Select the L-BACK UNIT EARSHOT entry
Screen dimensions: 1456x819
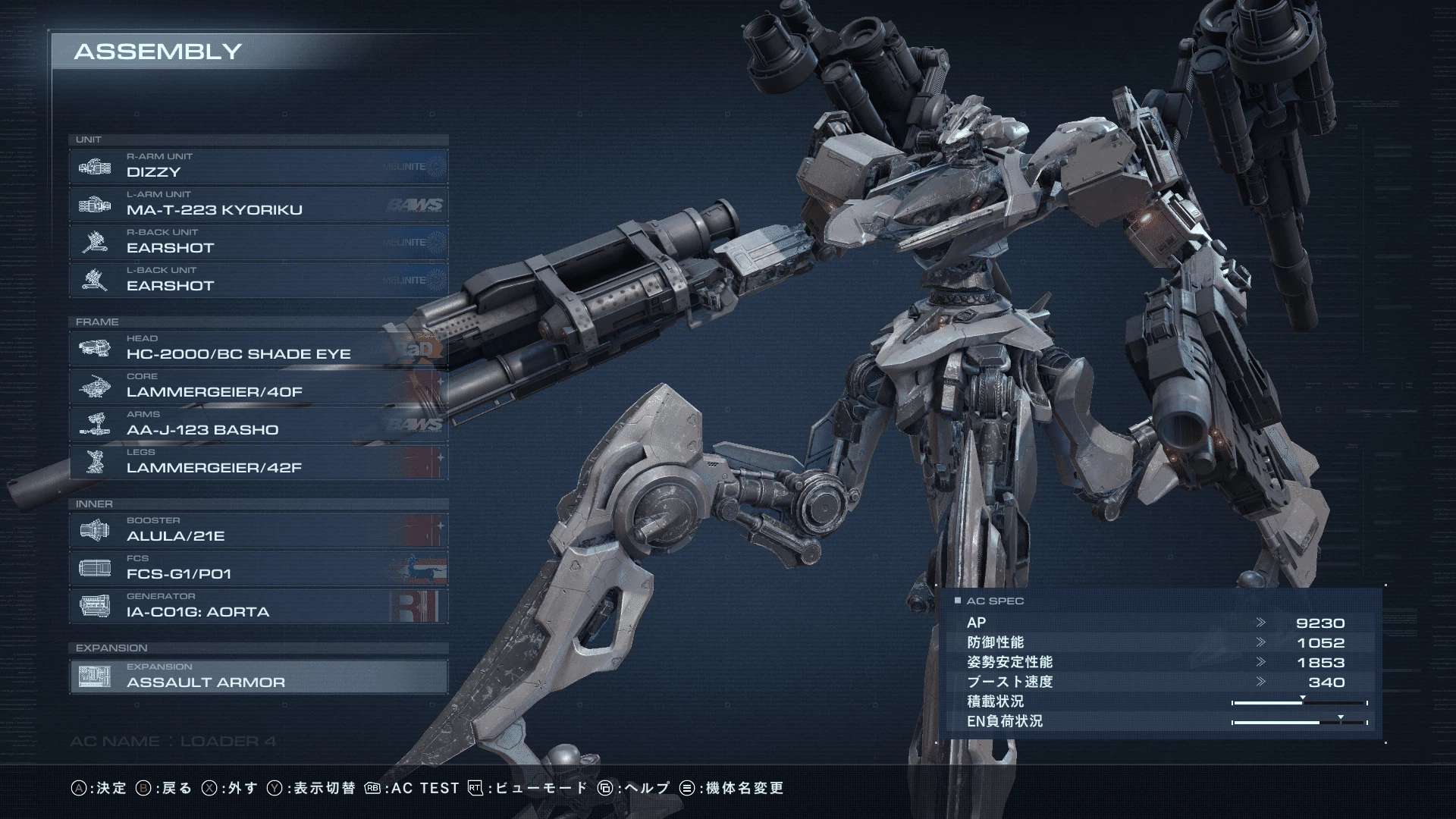pyautogui.click(x=258, y=280)
